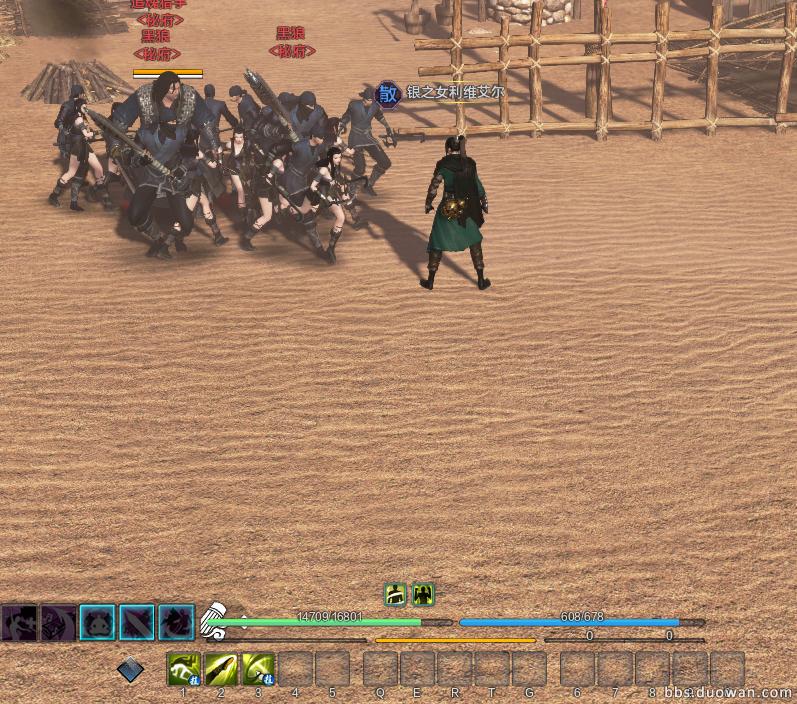Select the second dark purple stance icon
Screen dimensions: 797x704
tap(58, 622)
